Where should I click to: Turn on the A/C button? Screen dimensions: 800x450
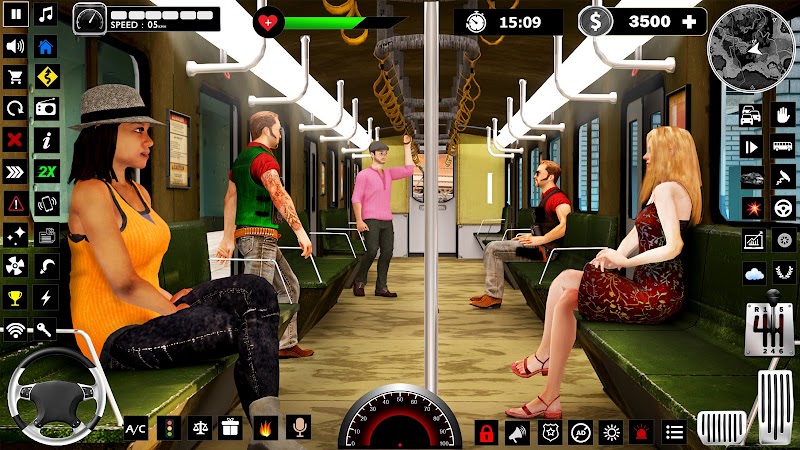click(136, 429)
